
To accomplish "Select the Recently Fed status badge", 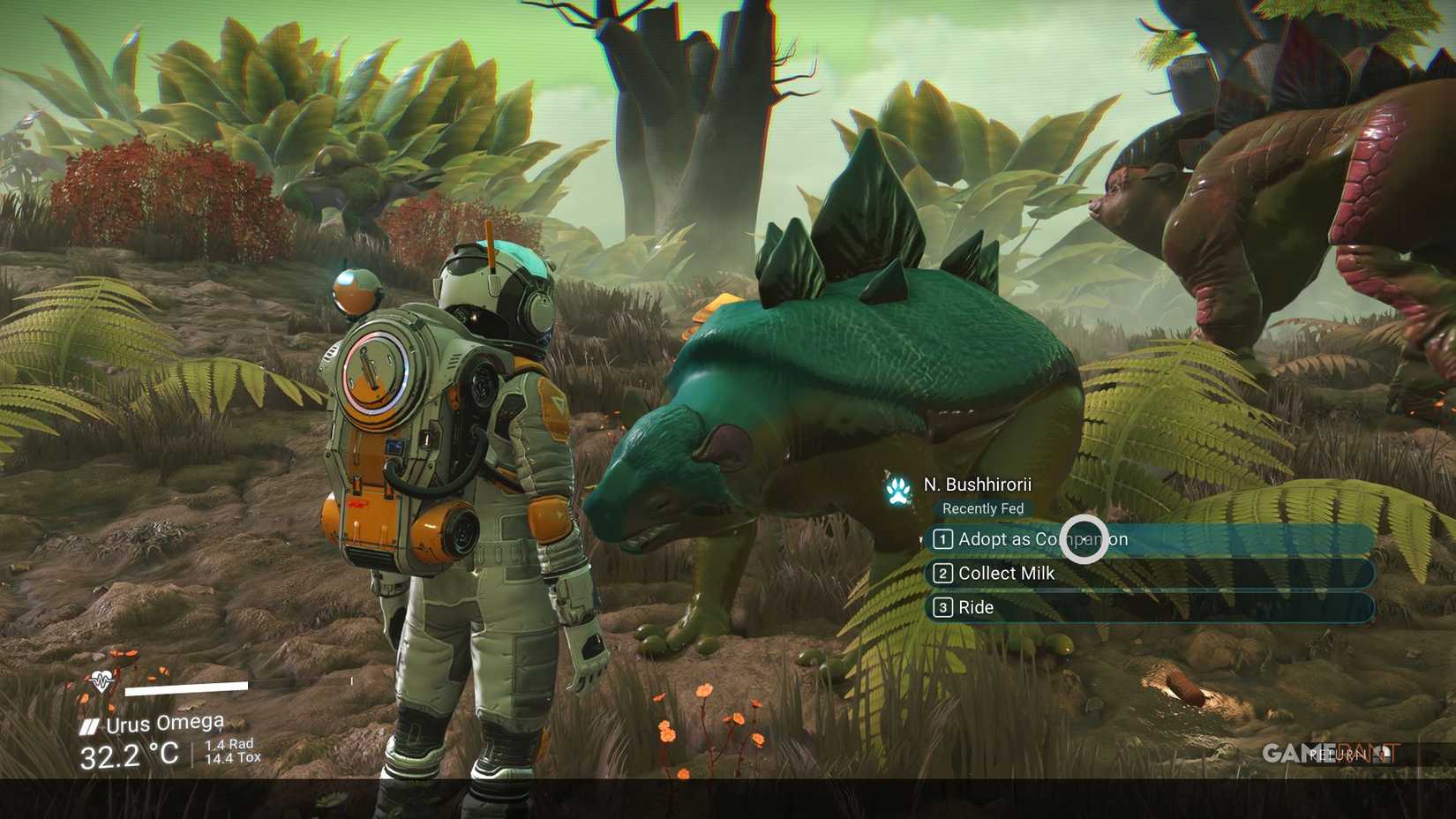I will tap(981, 508).
